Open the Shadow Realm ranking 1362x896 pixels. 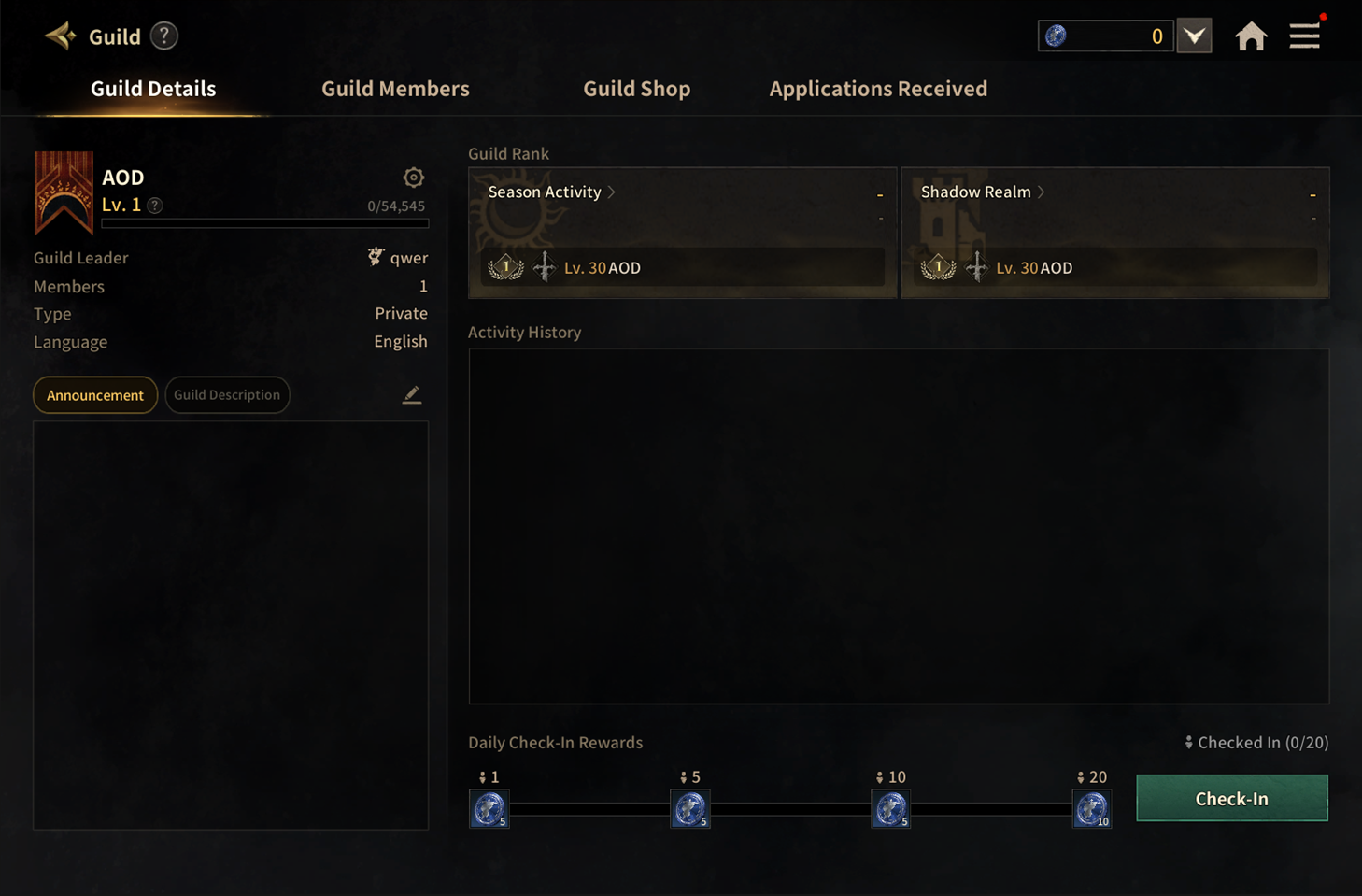click(x=983, y=192)
